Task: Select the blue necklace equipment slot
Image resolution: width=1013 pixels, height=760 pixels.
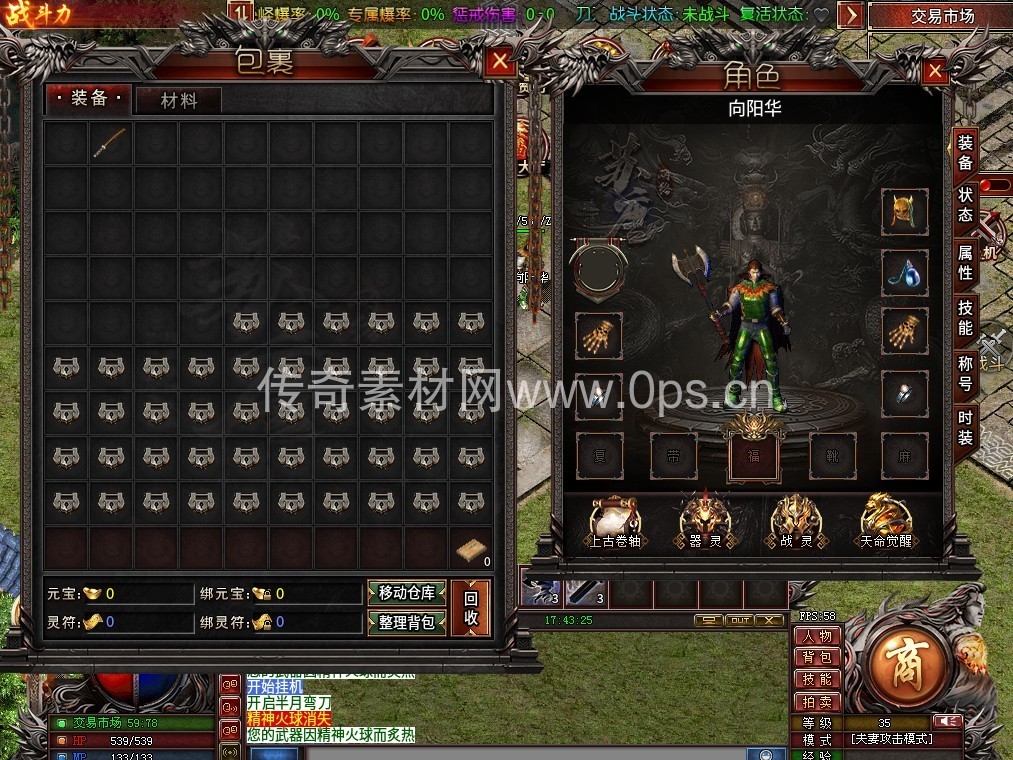Action: click(904, 273)
